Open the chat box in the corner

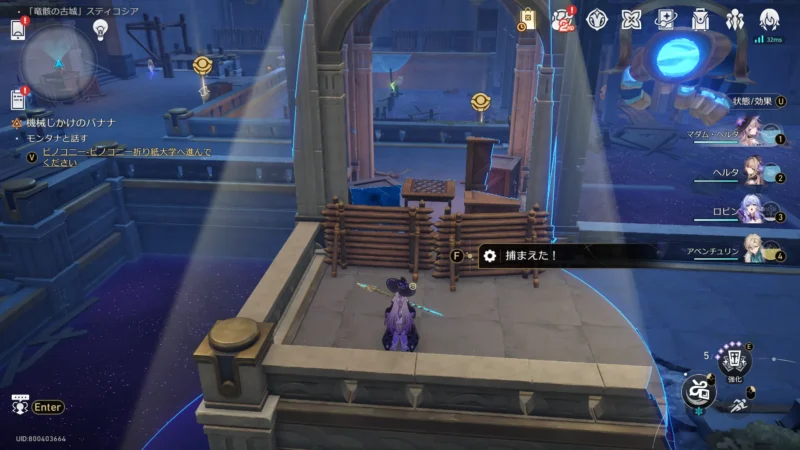(x=19, y=406)
